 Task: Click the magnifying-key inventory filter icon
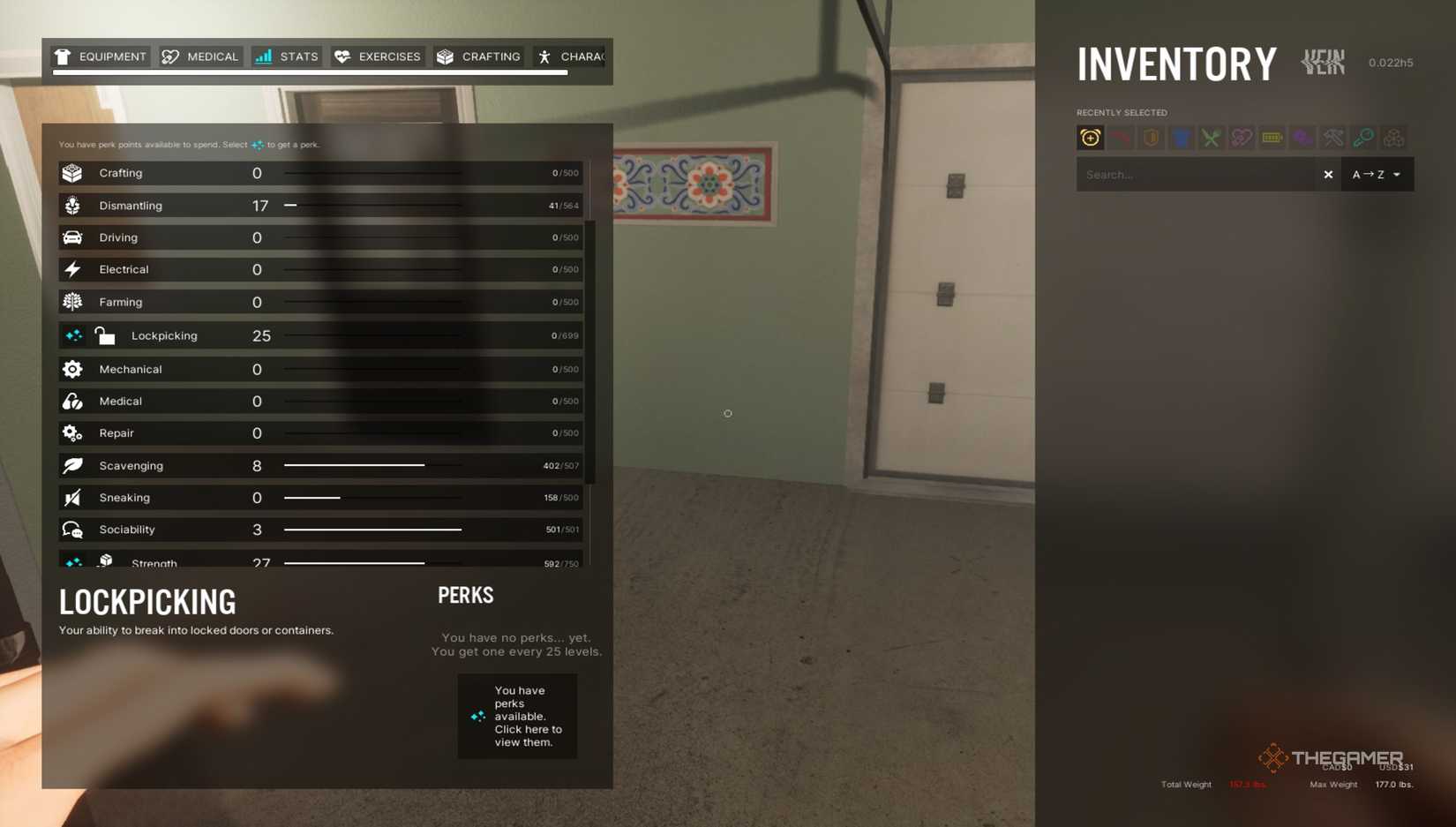click(x=1363, y=138)
